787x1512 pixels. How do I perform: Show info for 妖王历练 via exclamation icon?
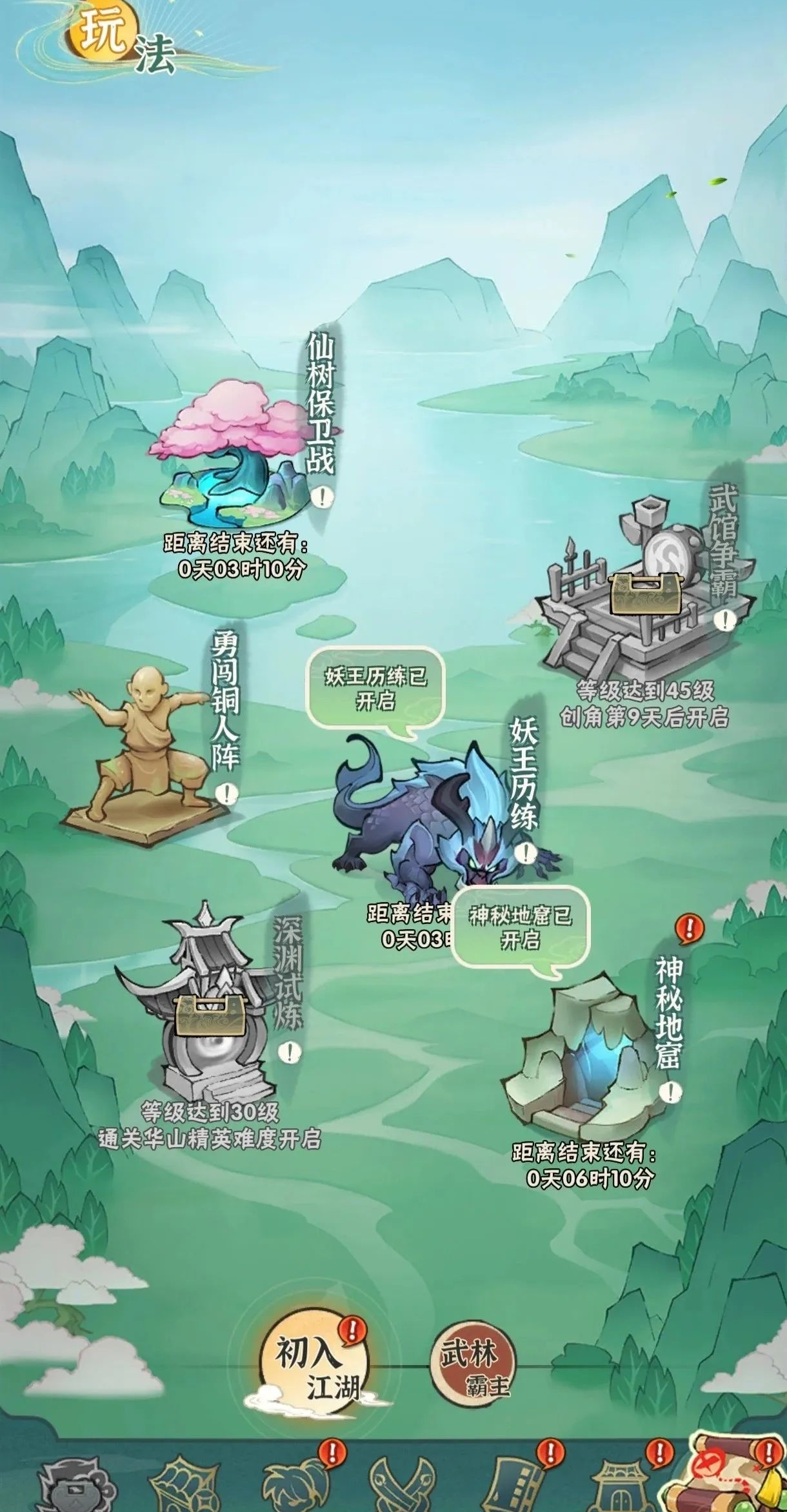(x=526, y=852)
